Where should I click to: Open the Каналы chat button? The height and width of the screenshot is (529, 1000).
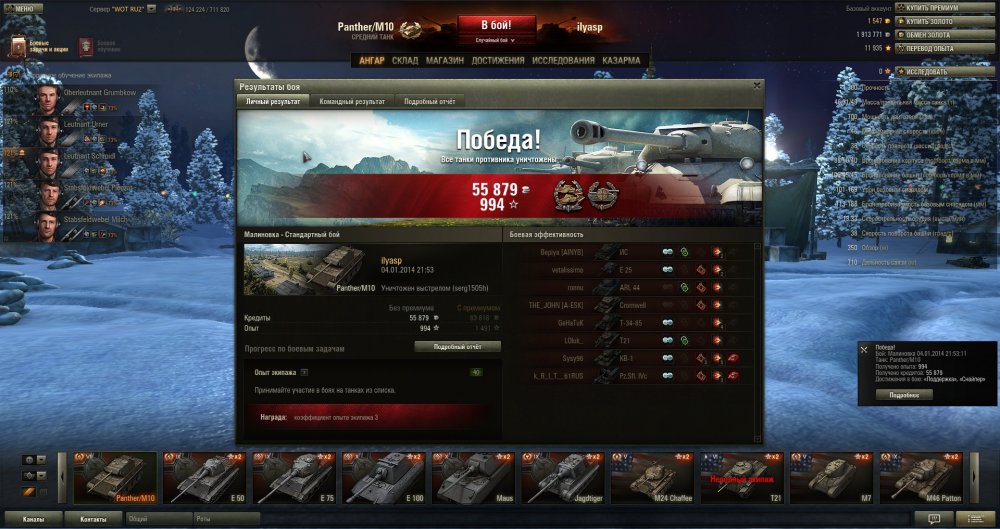tap(33, 520)
